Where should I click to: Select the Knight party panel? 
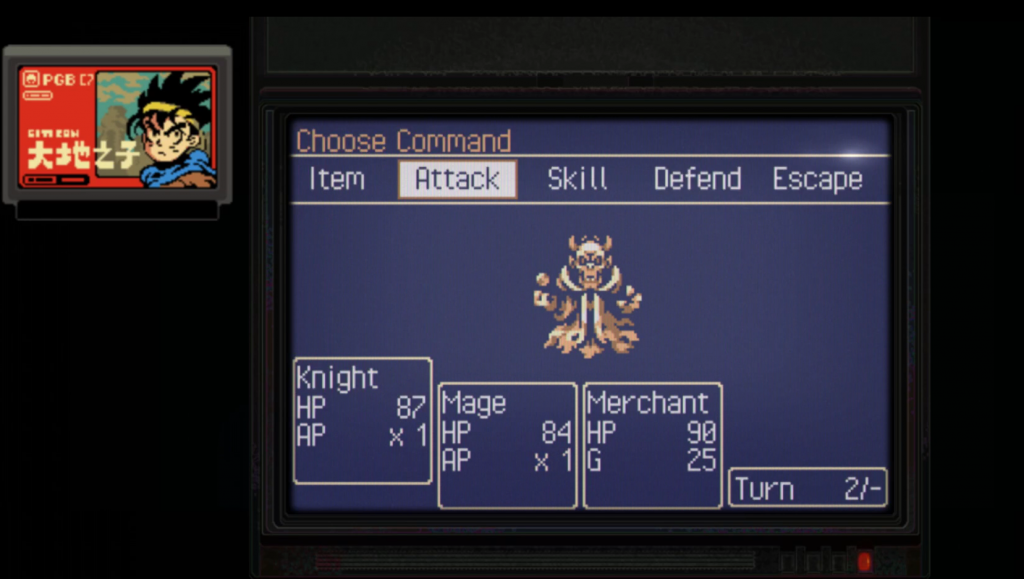[363, 421]
